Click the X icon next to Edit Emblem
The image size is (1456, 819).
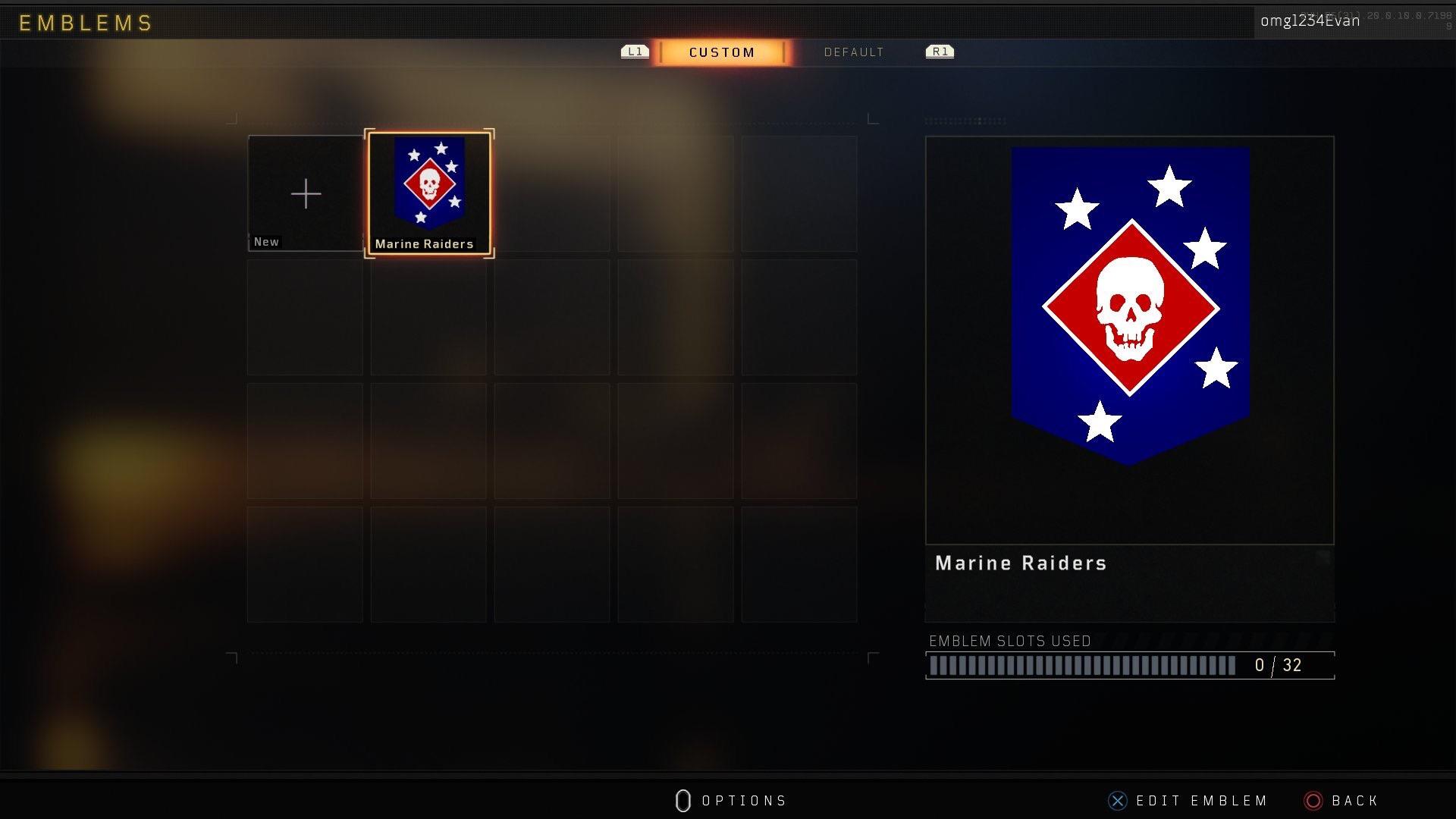(1116, 801)
